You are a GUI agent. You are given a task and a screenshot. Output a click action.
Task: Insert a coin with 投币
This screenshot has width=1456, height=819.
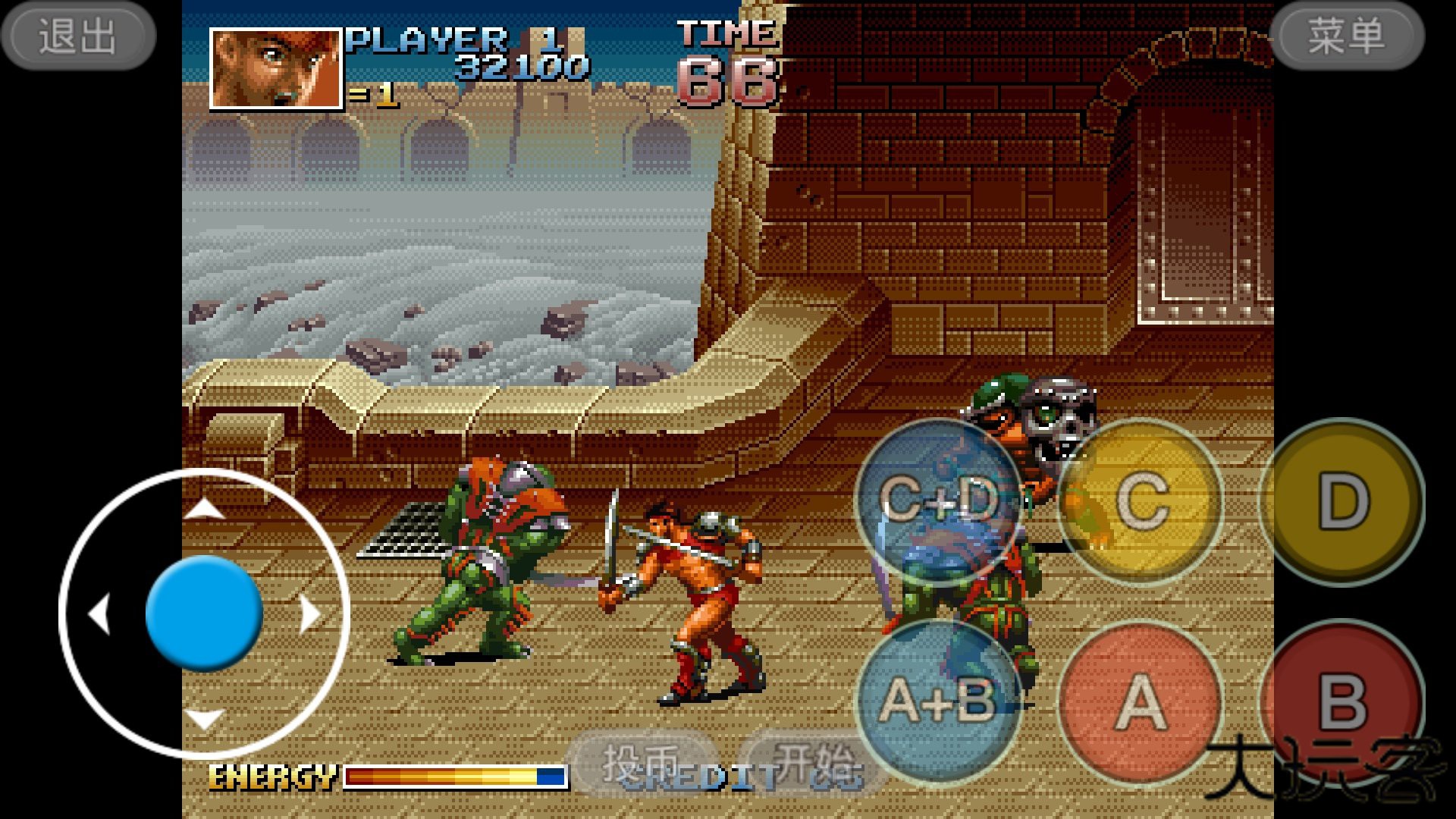(x=642, y=764)
